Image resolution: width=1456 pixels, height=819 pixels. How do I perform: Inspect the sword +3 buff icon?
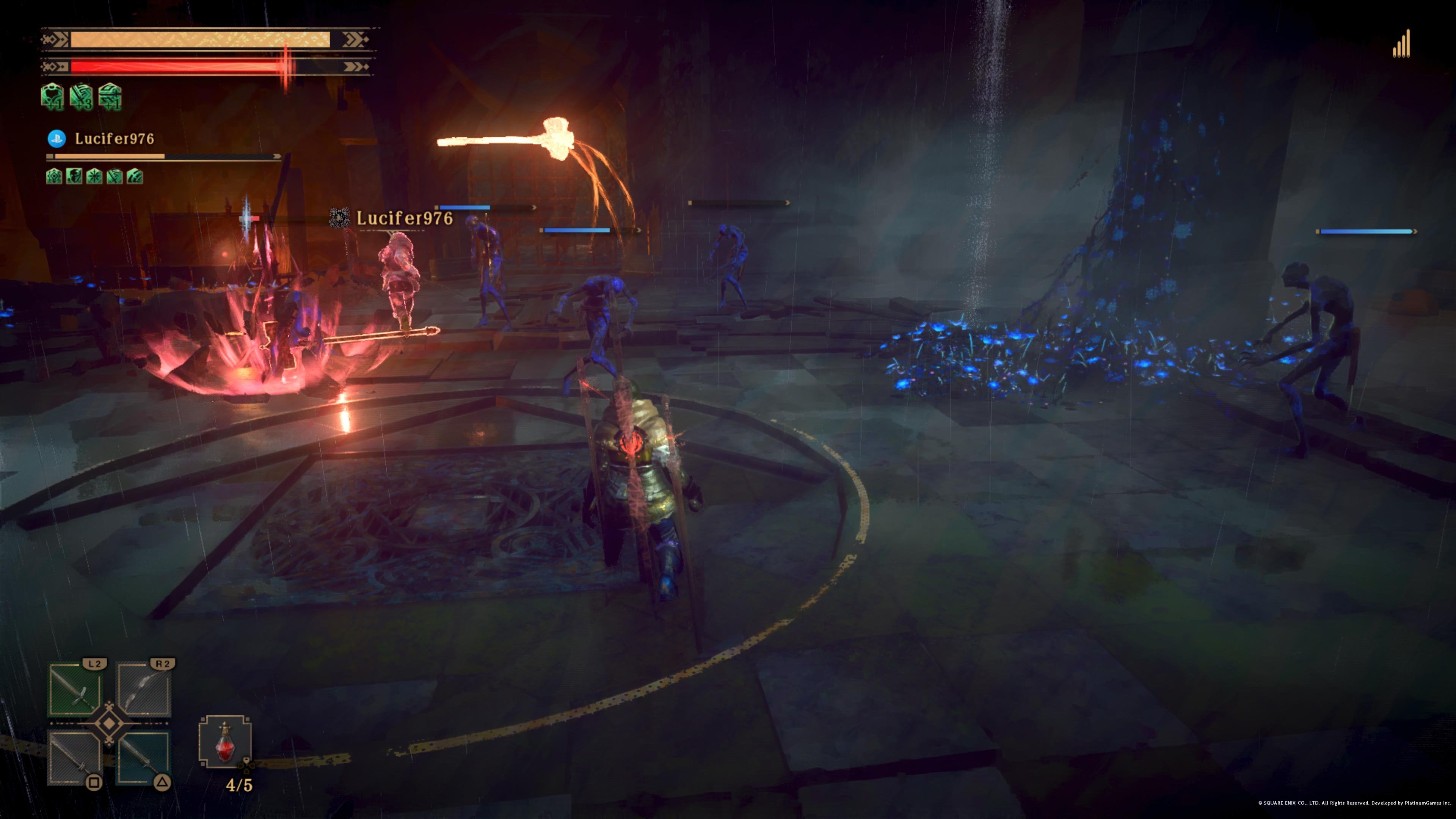click(82, 96)
